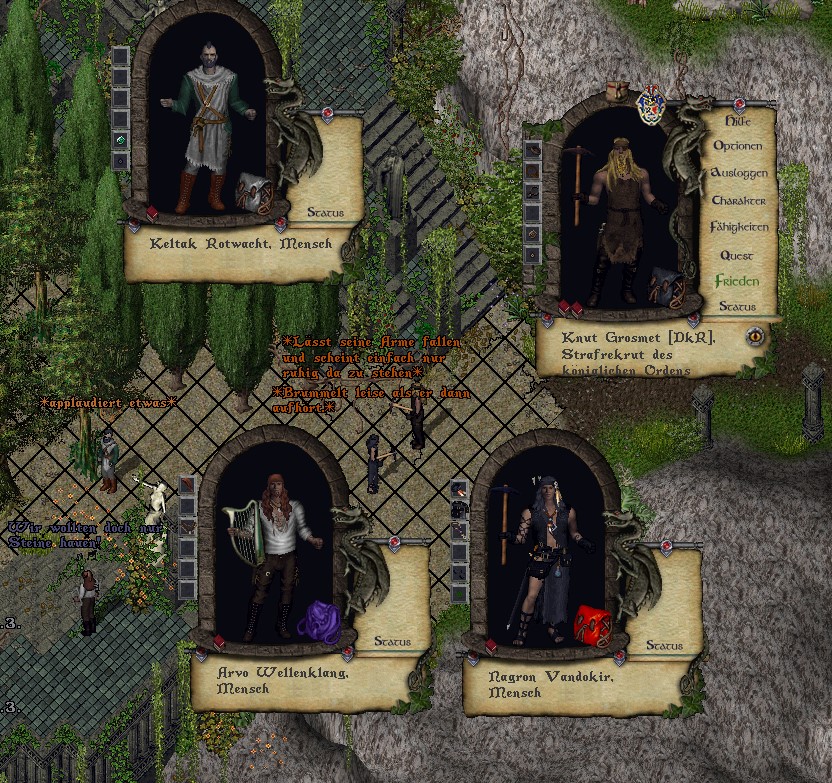Screen dimensions: 832x783
Task: Open Arvo Wellenklang's purple backpack
Action: pos(320,619)
